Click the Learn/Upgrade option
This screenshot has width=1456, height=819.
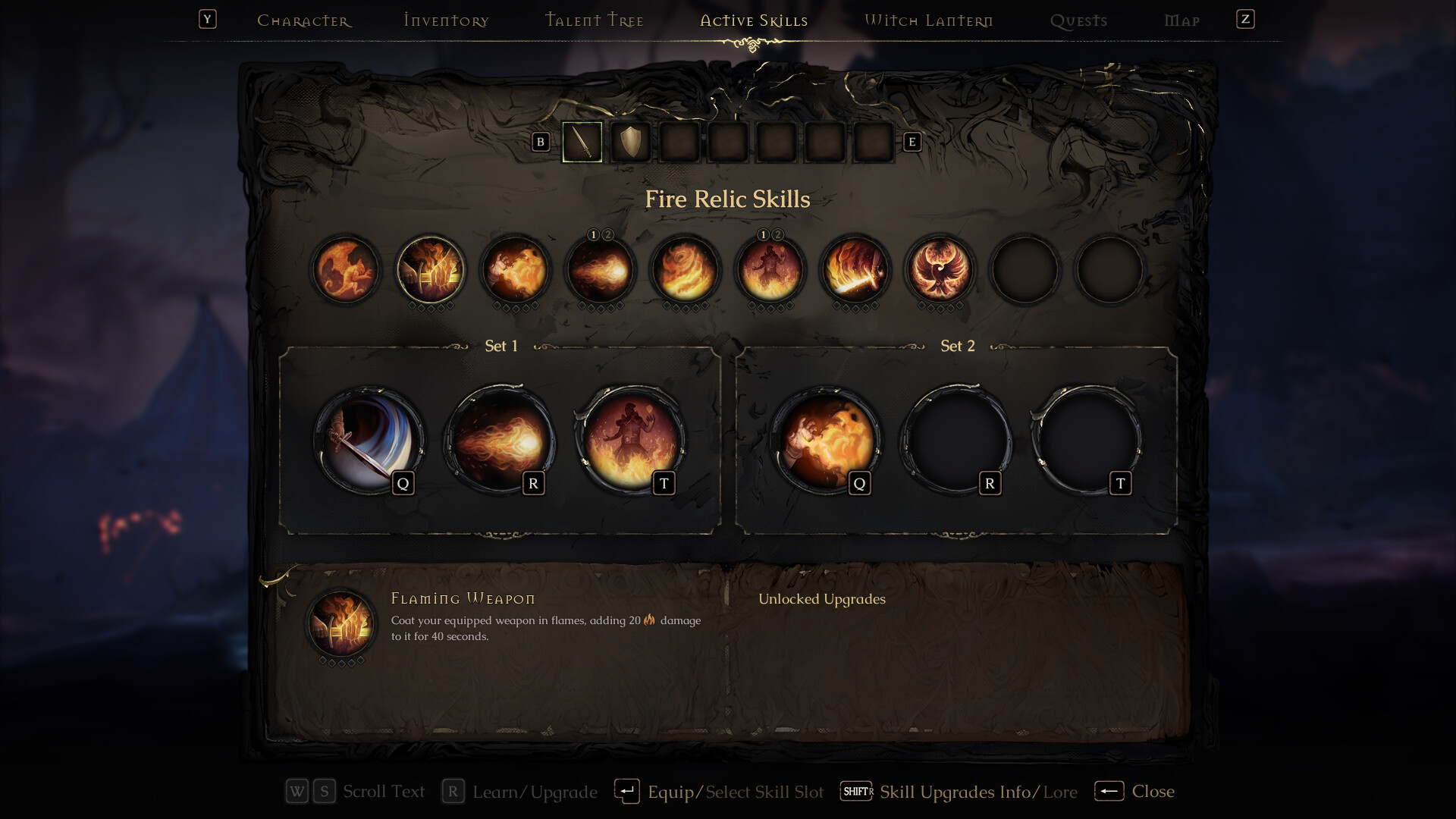click(x=520, y=792)
